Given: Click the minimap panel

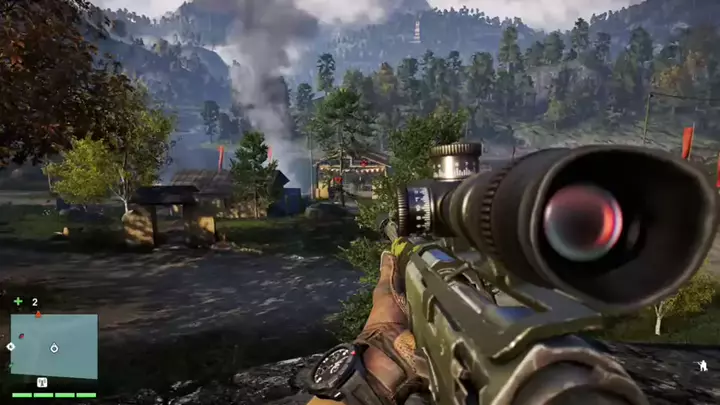Looking at the screenshot, I should 54,346.
